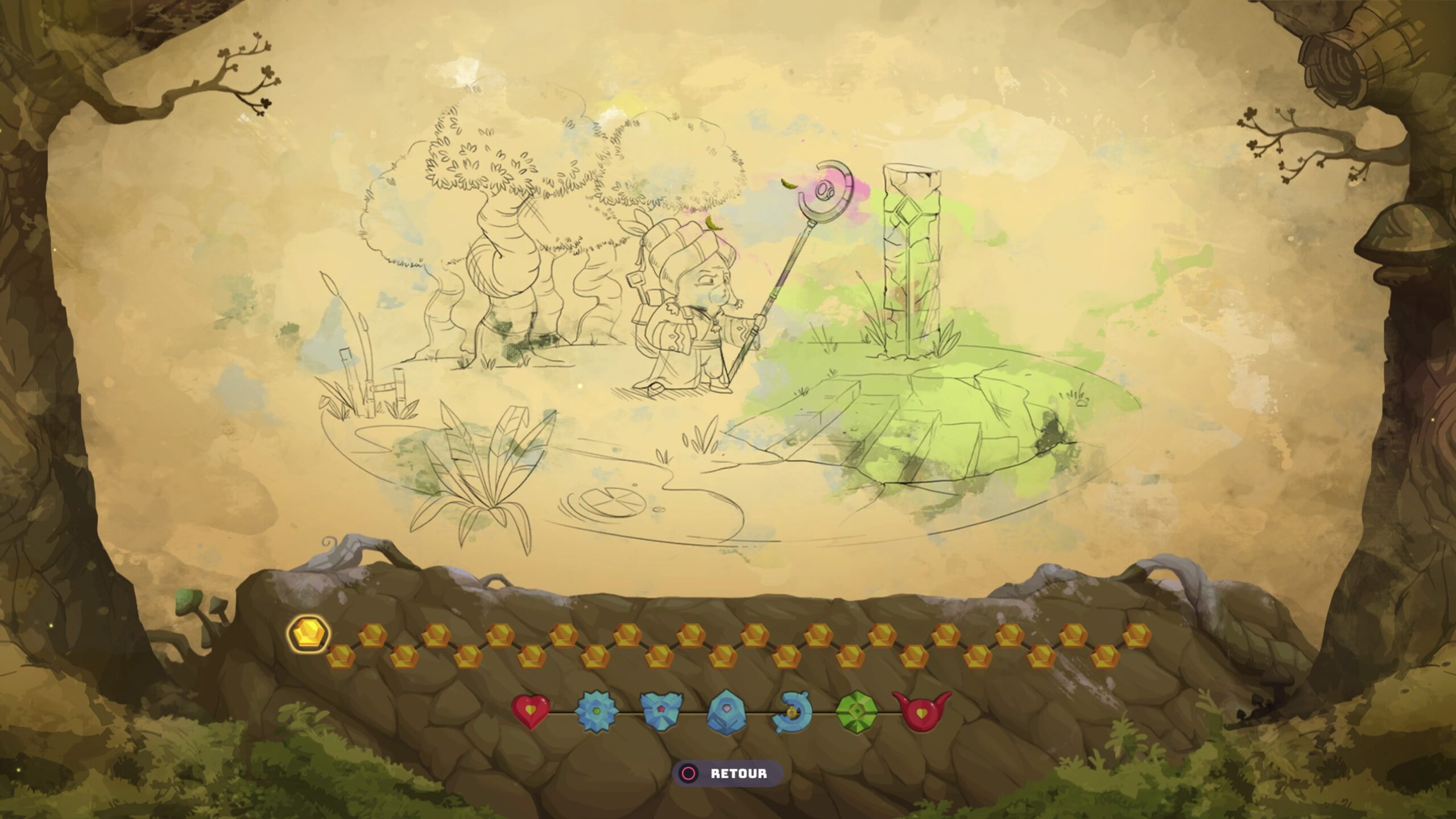Click the RETOUR back button
This screenshot has width=1456, height=819.
tap(727, 773)
